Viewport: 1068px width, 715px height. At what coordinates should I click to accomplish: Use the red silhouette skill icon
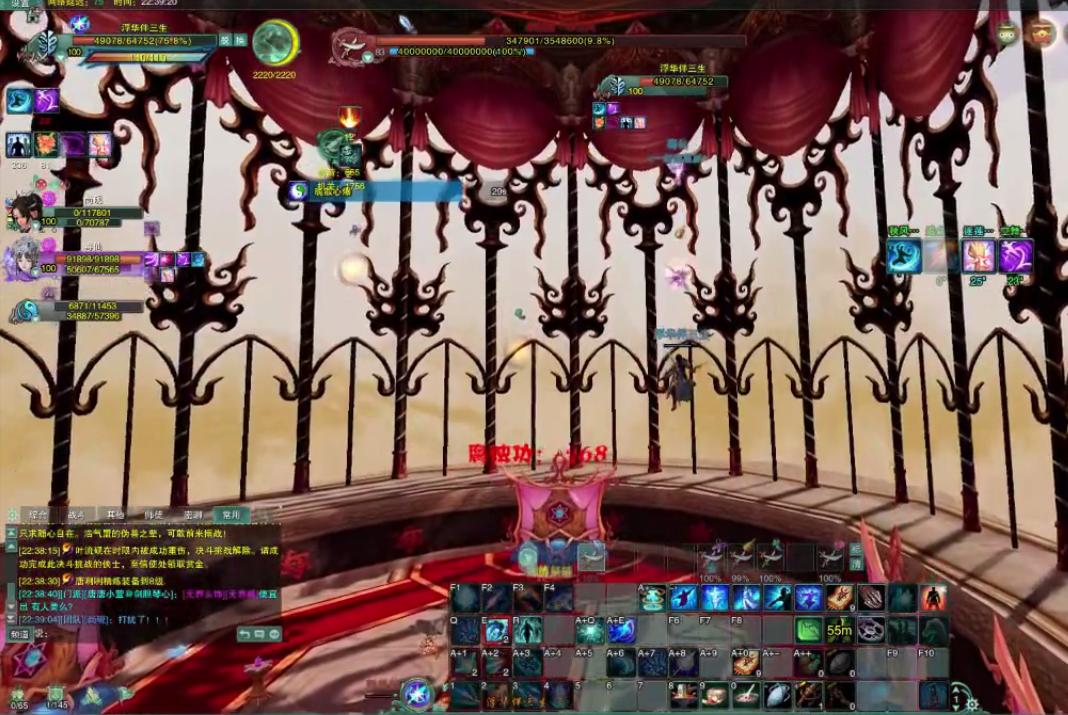[933, 598]
